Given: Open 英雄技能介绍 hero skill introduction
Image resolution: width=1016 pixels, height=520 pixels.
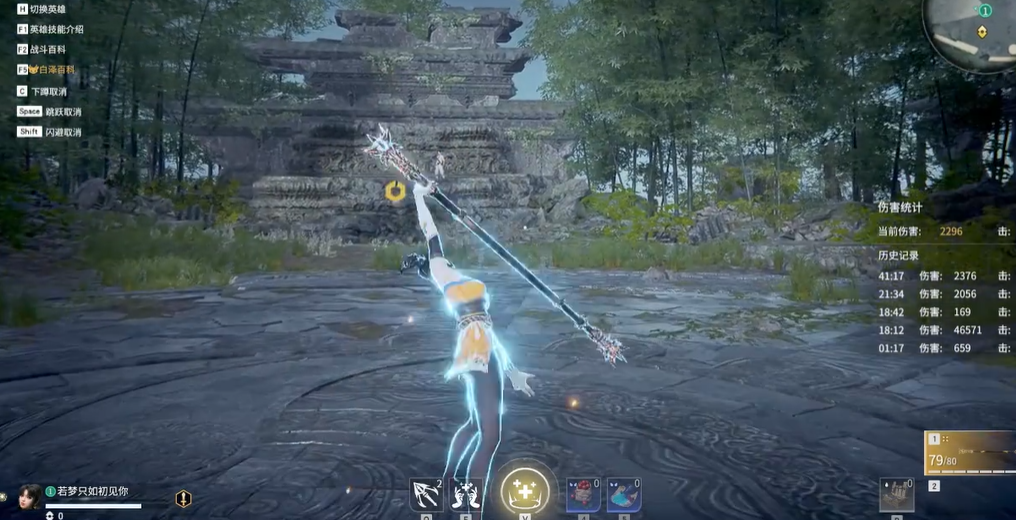Looking at the screenshot, I should [56, 29].
